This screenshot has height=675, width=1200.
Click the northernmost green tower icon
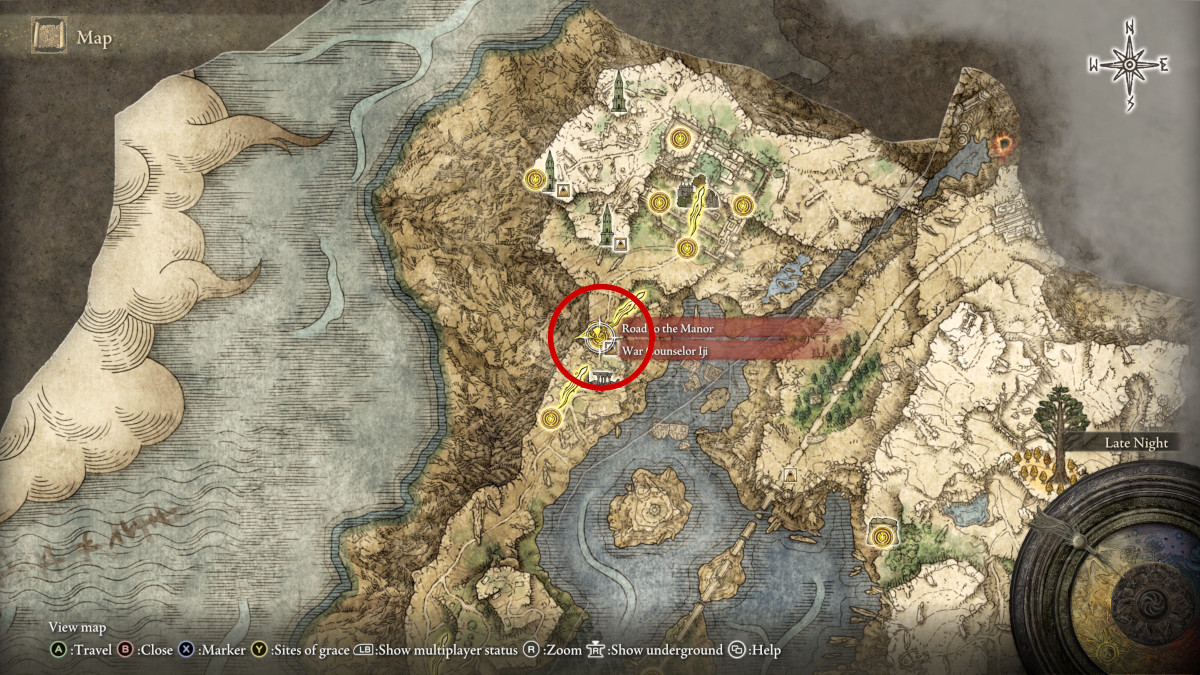point(620,92)
